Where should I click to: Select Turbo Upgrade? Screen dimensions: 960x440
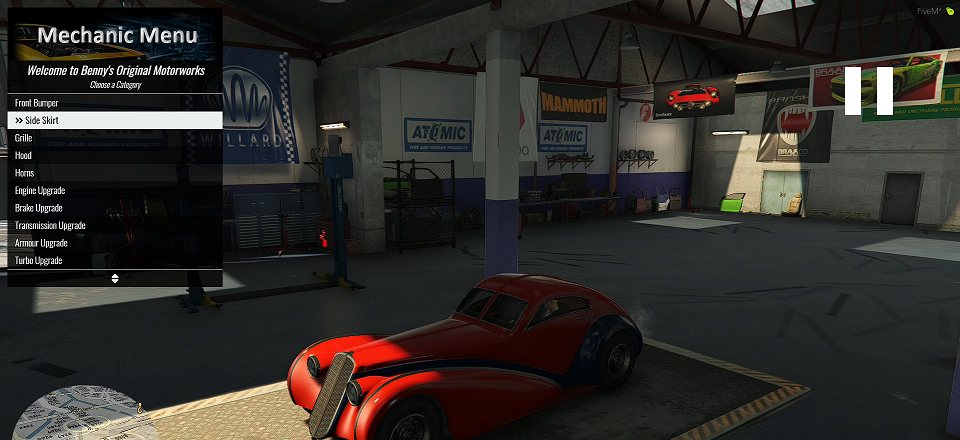(x=114, y=260)
